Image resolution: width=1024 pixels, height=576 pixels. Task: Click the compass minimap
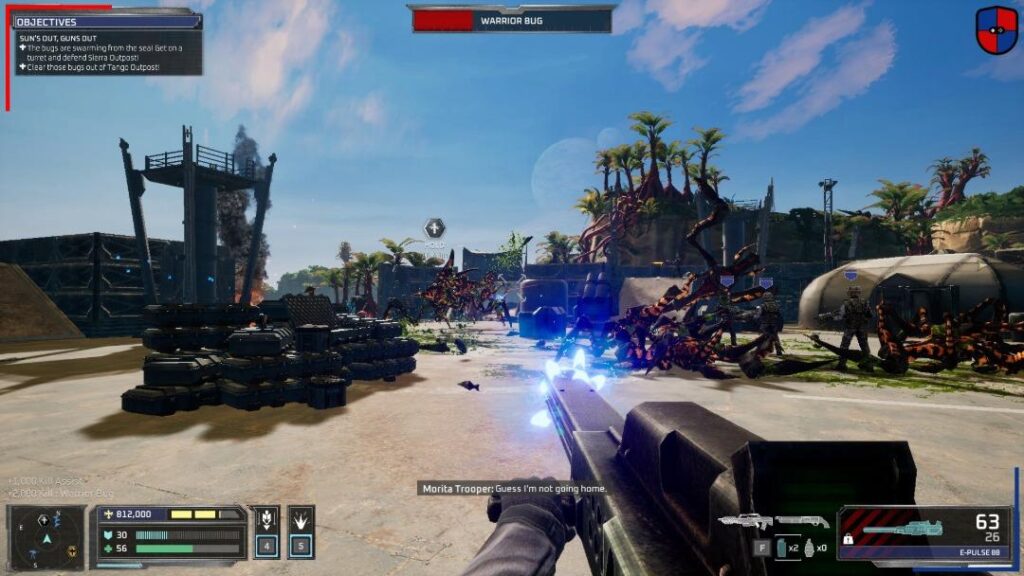tap(45, 537)
